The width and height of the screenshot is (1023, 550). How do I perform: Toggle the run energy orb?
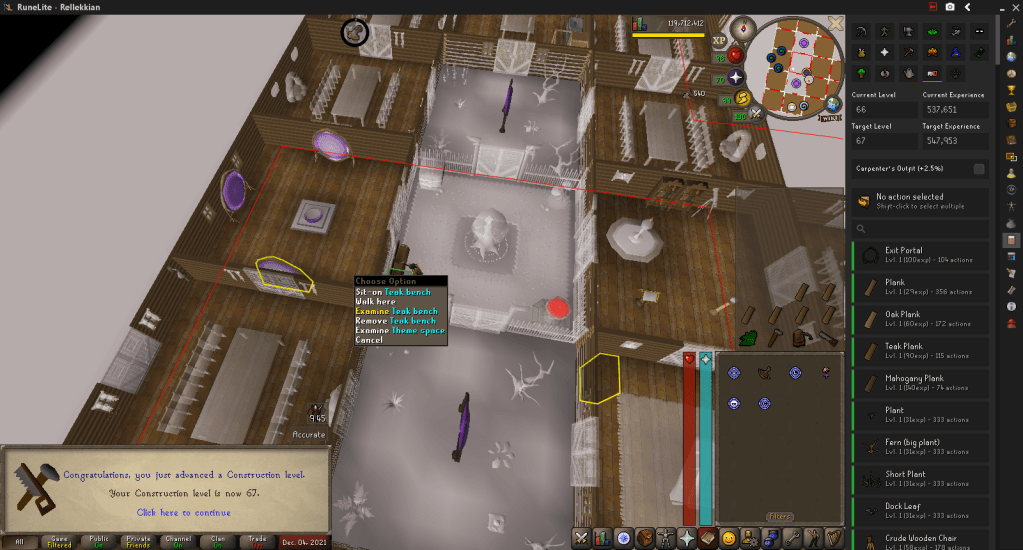(x=743, y=98)
